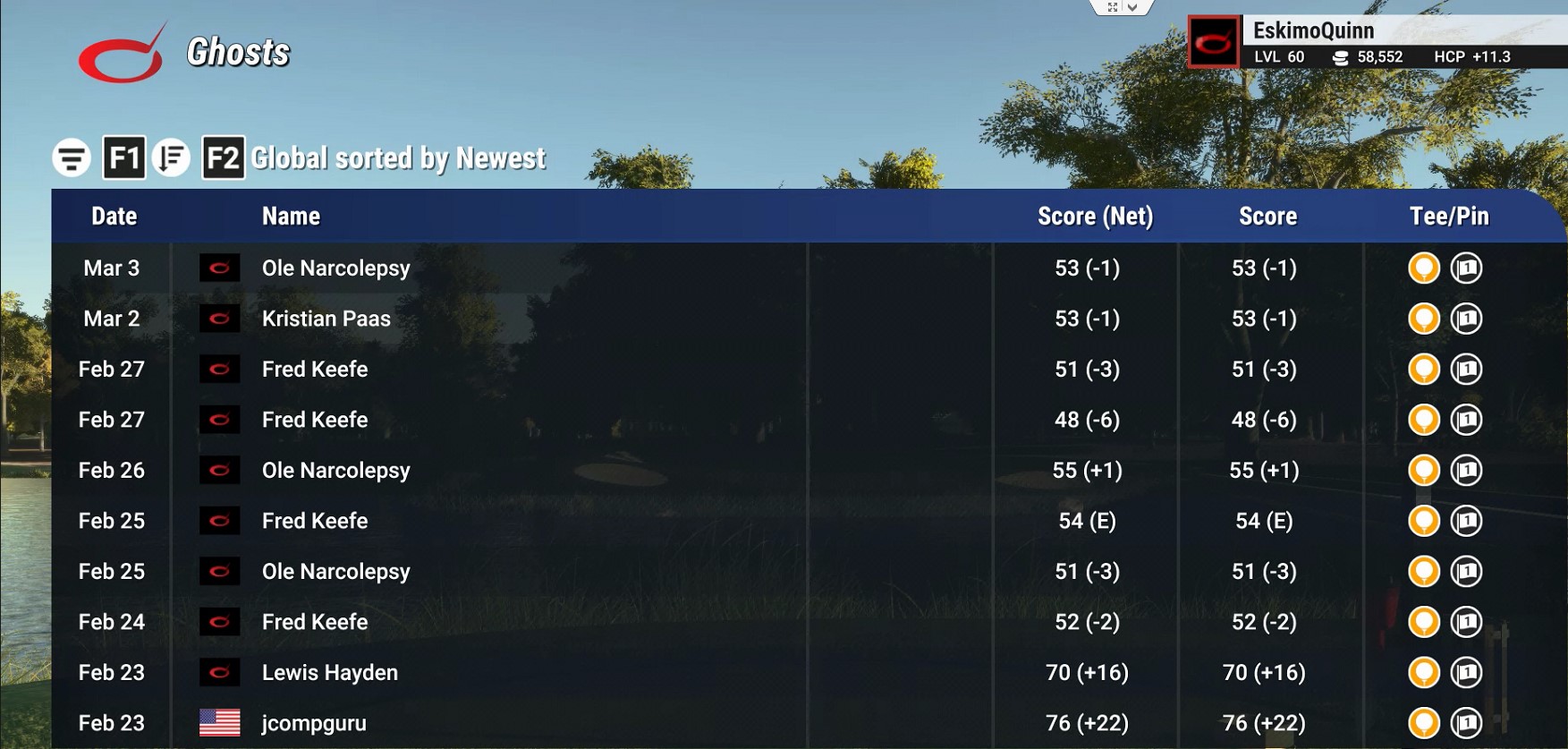The height and width of the screenshot is (749, 1568).
Task: Click the fullscreen expand arrows icon at top
Action: pyautogui.click(x=1113, y=6)
